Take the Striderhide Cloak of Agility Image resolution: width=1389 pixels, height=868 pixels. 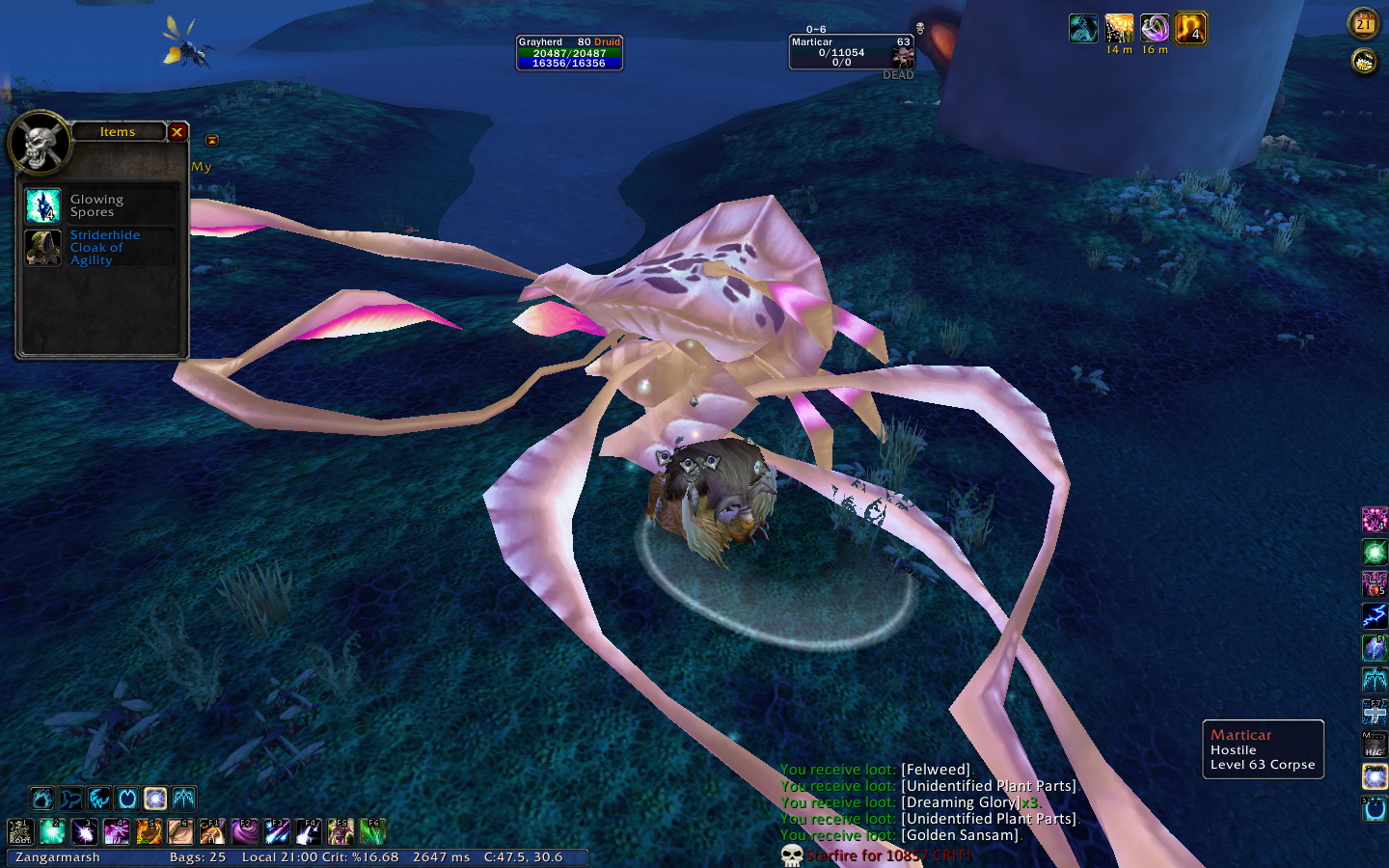pos(43,248)
